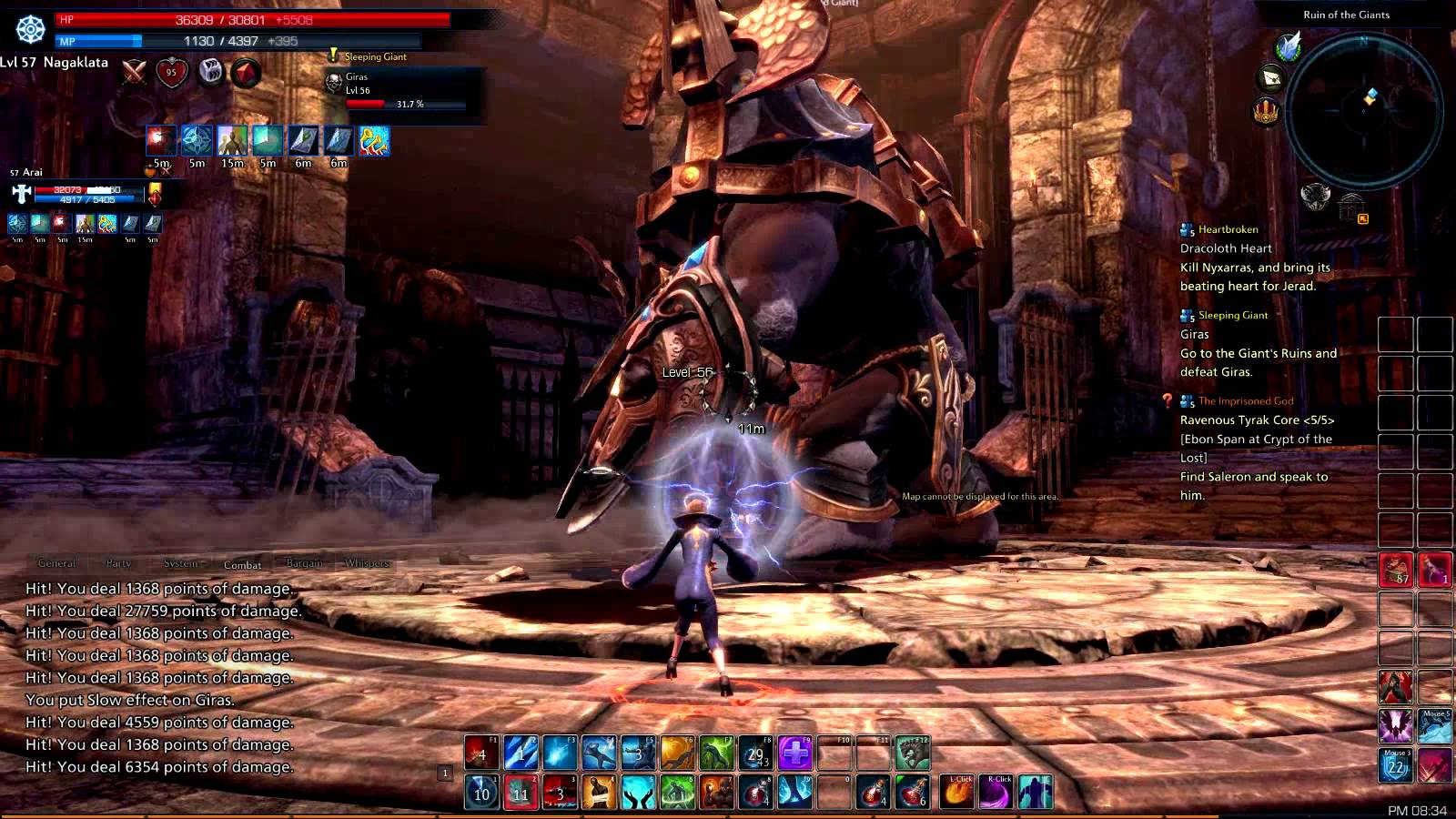Cast the R-Click purple slash skill
This screenshot has width=1456, height=819.
[x=996, y=792]
